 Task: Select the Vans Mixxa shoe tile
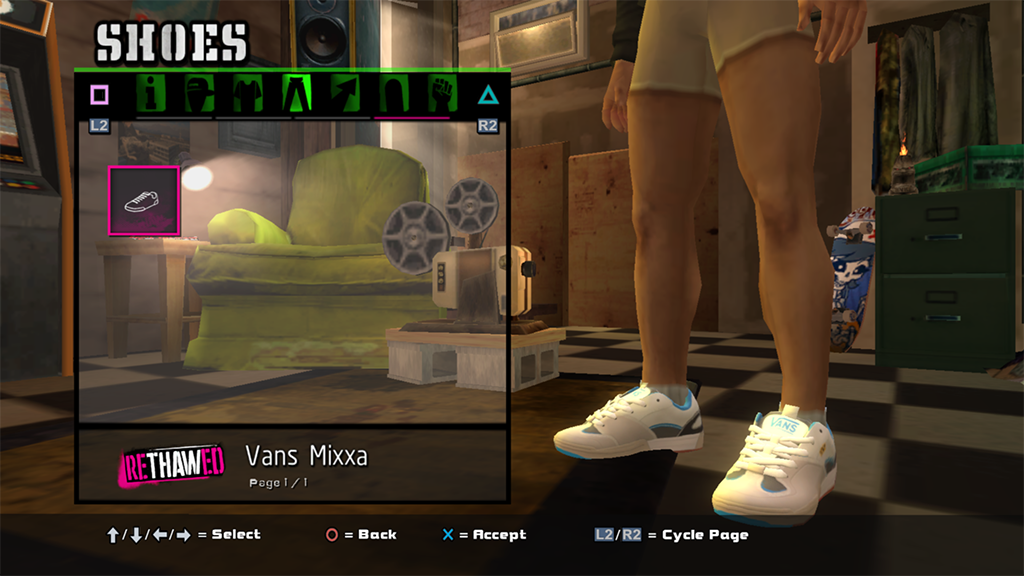(x=143, y=201)
